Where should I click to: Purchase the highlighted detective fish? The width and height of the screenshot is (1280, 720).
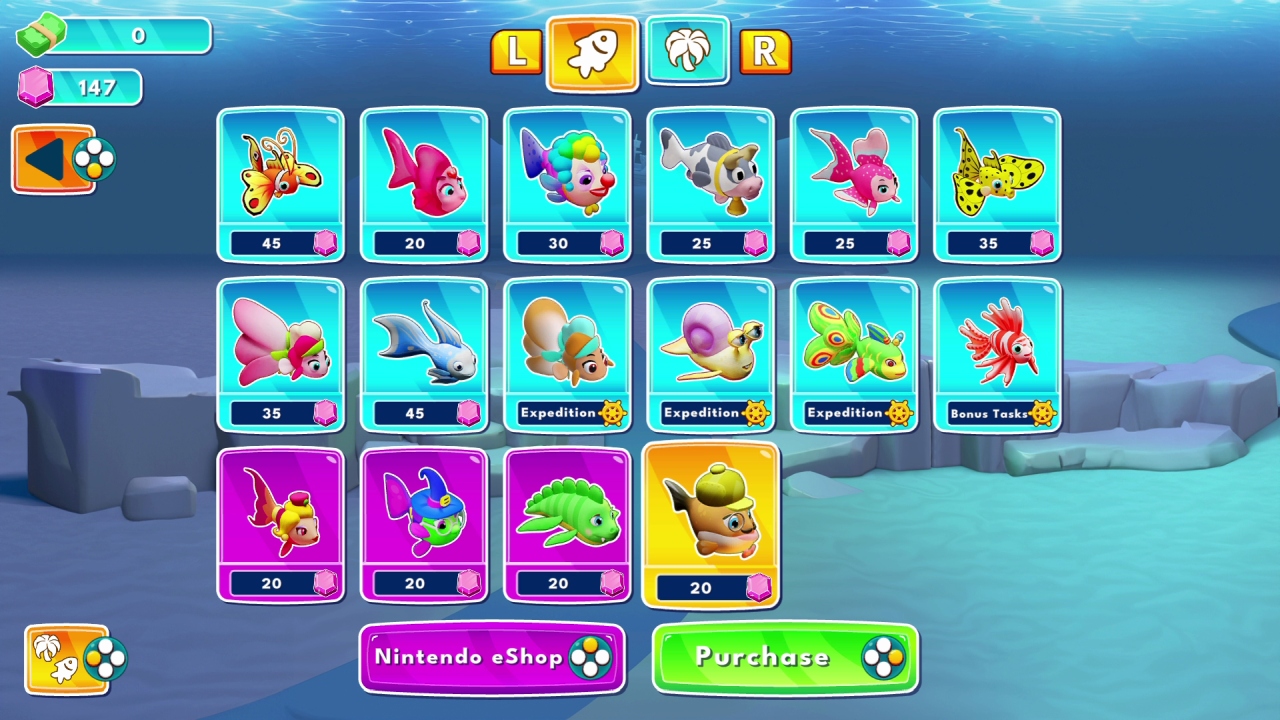pyautogui.click(x=784, y=658)
